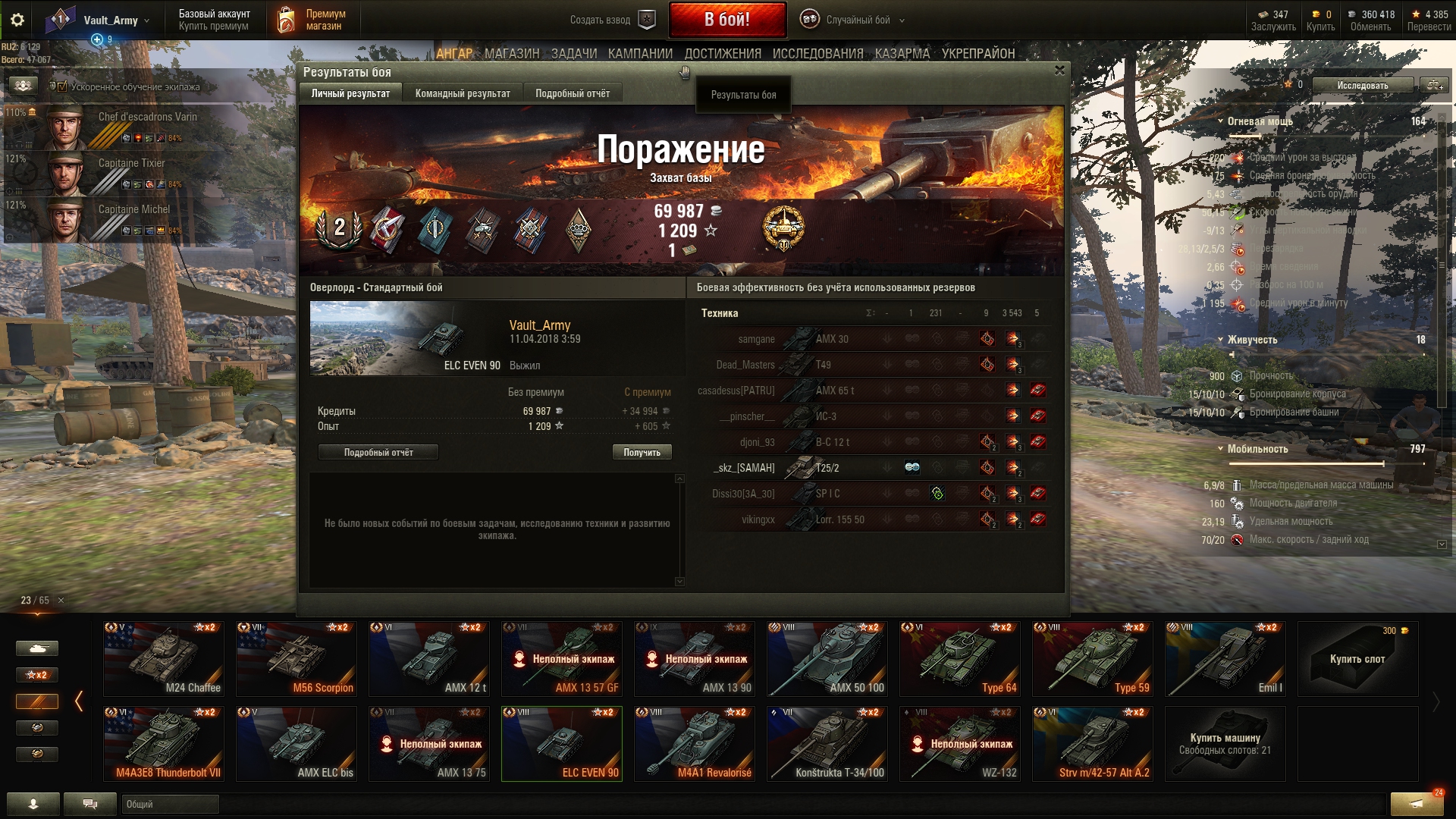
Task: Open the ДОСТИЖЕНИЯ menu
Action: pyautogui.click(x=723, y=53)
